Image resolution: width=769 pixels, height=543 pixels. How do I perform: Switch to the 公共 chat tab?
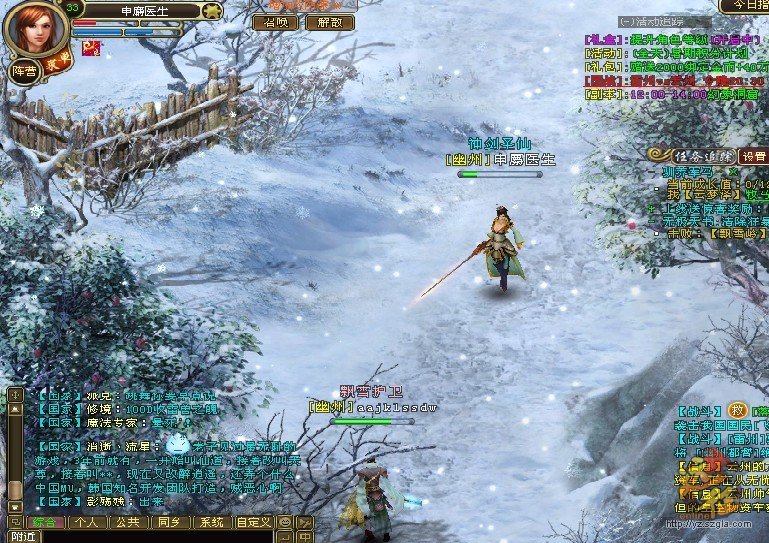tap(127, 522)
